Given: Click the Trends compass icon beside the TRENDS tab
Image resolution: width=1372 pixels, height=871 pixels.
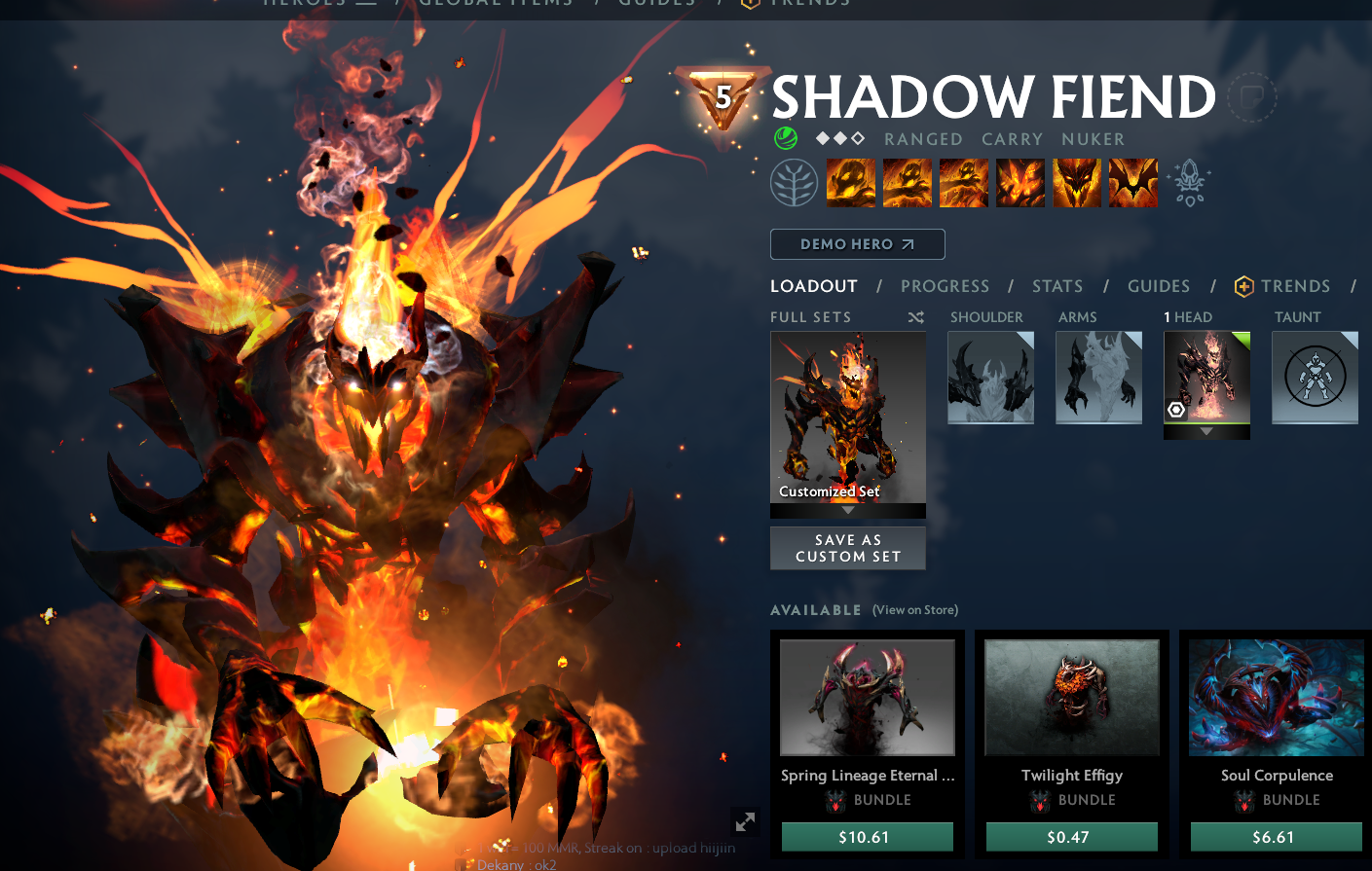Looking at the screenshot, I should [1244, 286].
